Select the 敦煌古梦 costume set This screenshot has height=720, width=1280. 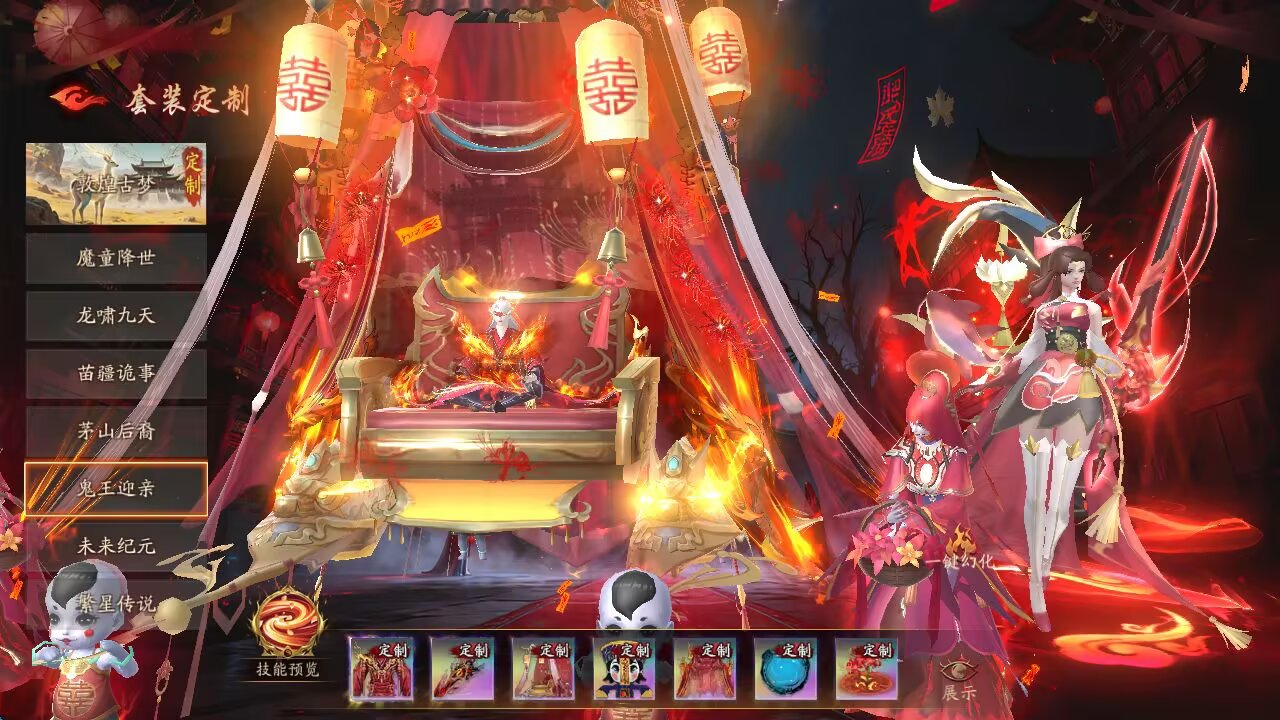(x=116, y=184)
